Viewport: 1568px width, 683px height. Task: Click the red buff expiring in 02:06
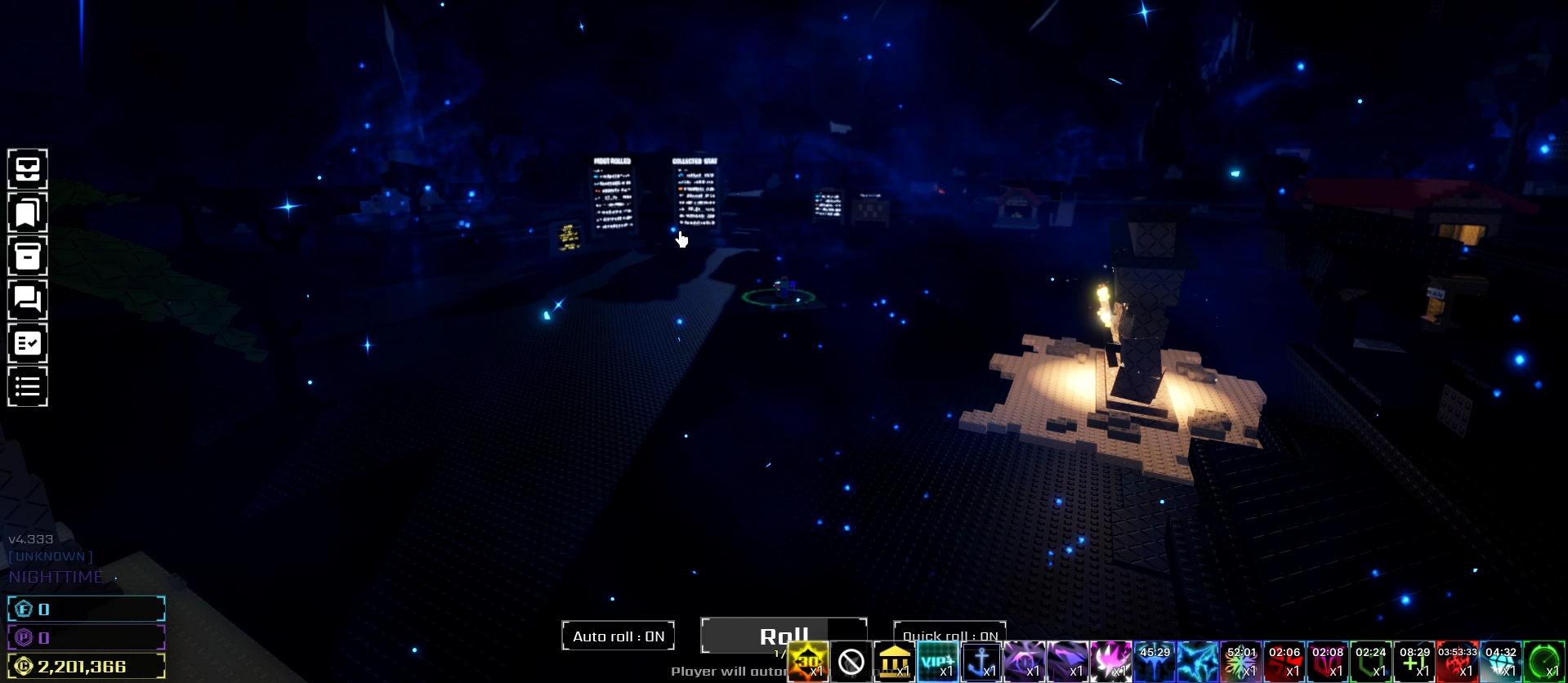(x=1285, y=661)
